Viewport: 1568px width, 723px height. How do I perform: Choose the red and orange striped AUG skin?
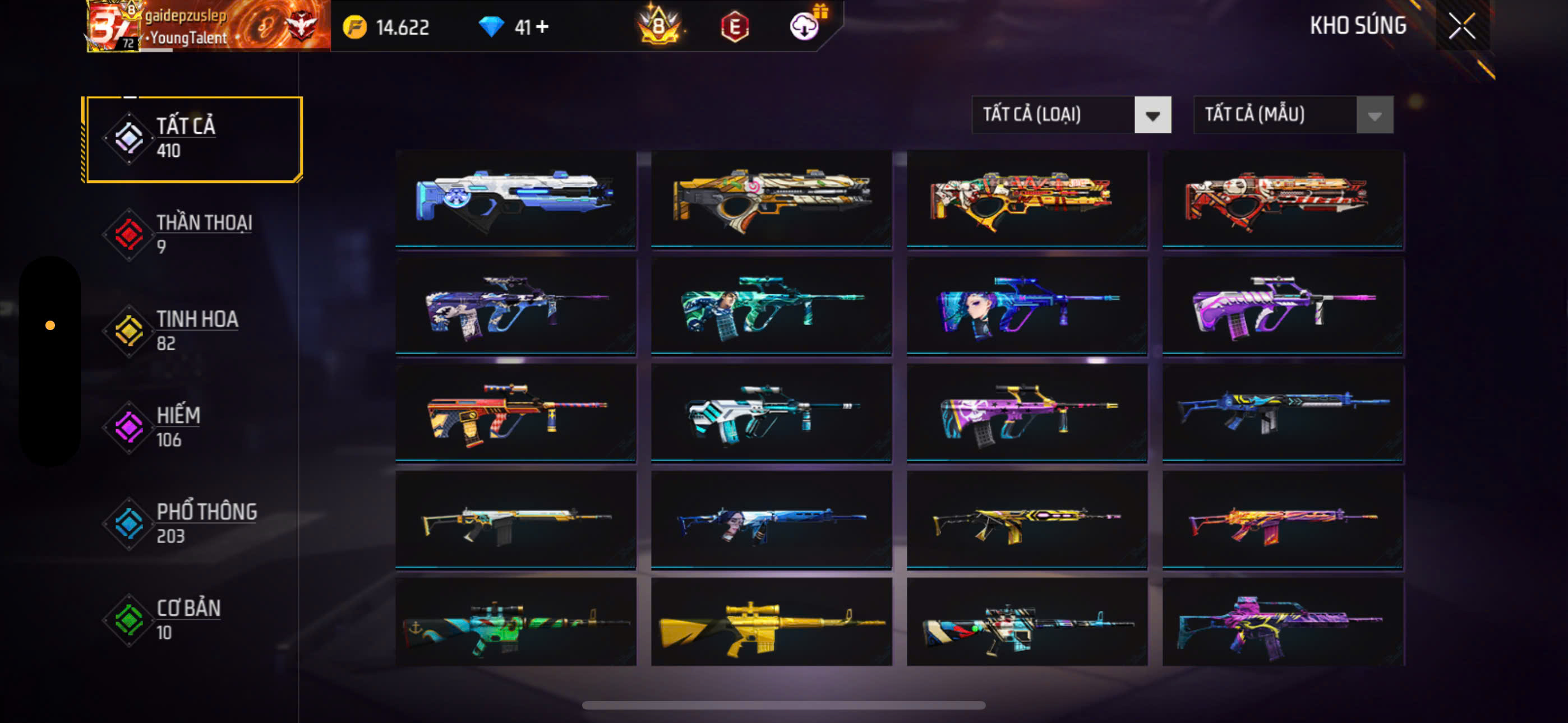(x=515, y=414)
